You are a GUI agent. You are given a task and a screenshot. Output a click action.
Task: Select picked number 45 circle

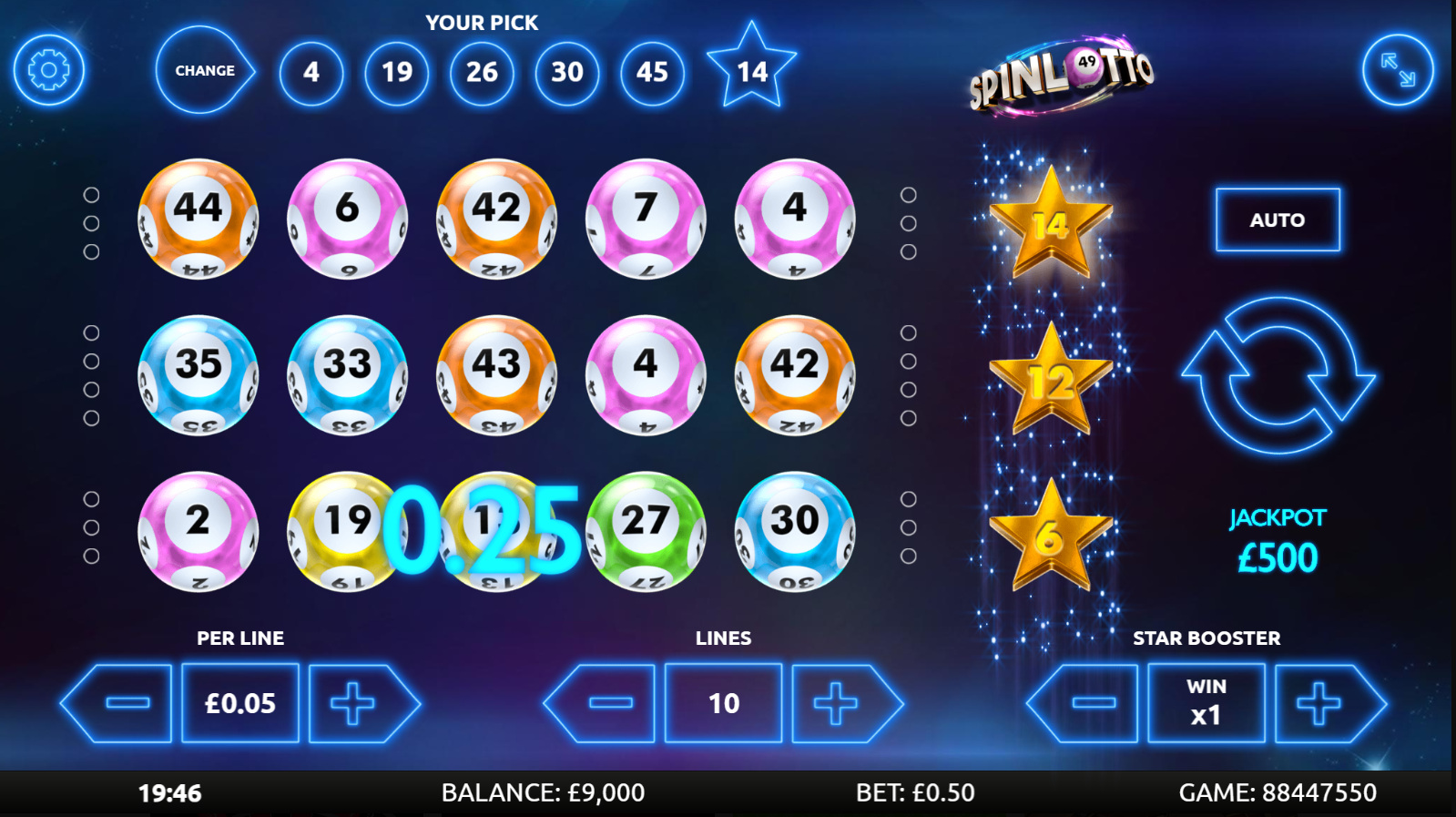pos(652,72)
